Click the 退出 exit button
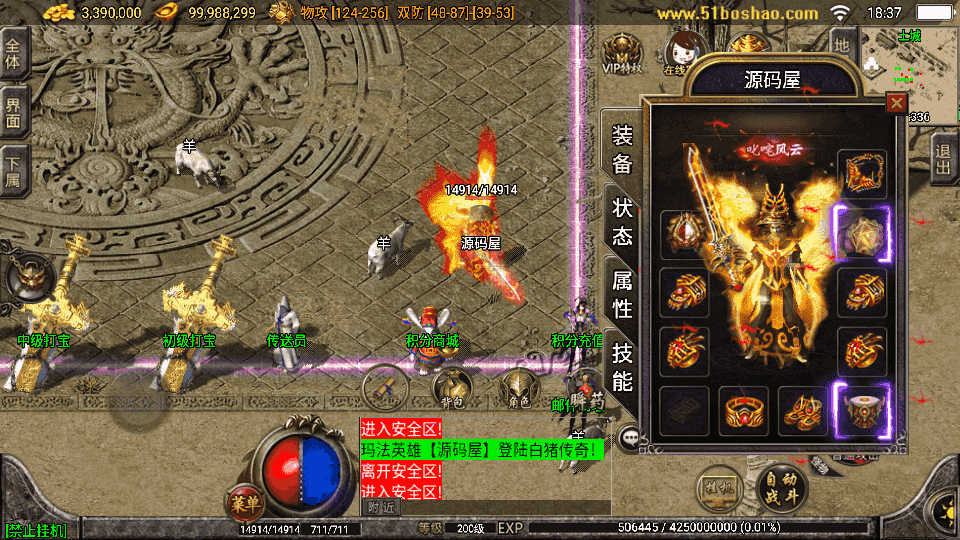Viewport: 960px width, 540px height. (943, 160)
